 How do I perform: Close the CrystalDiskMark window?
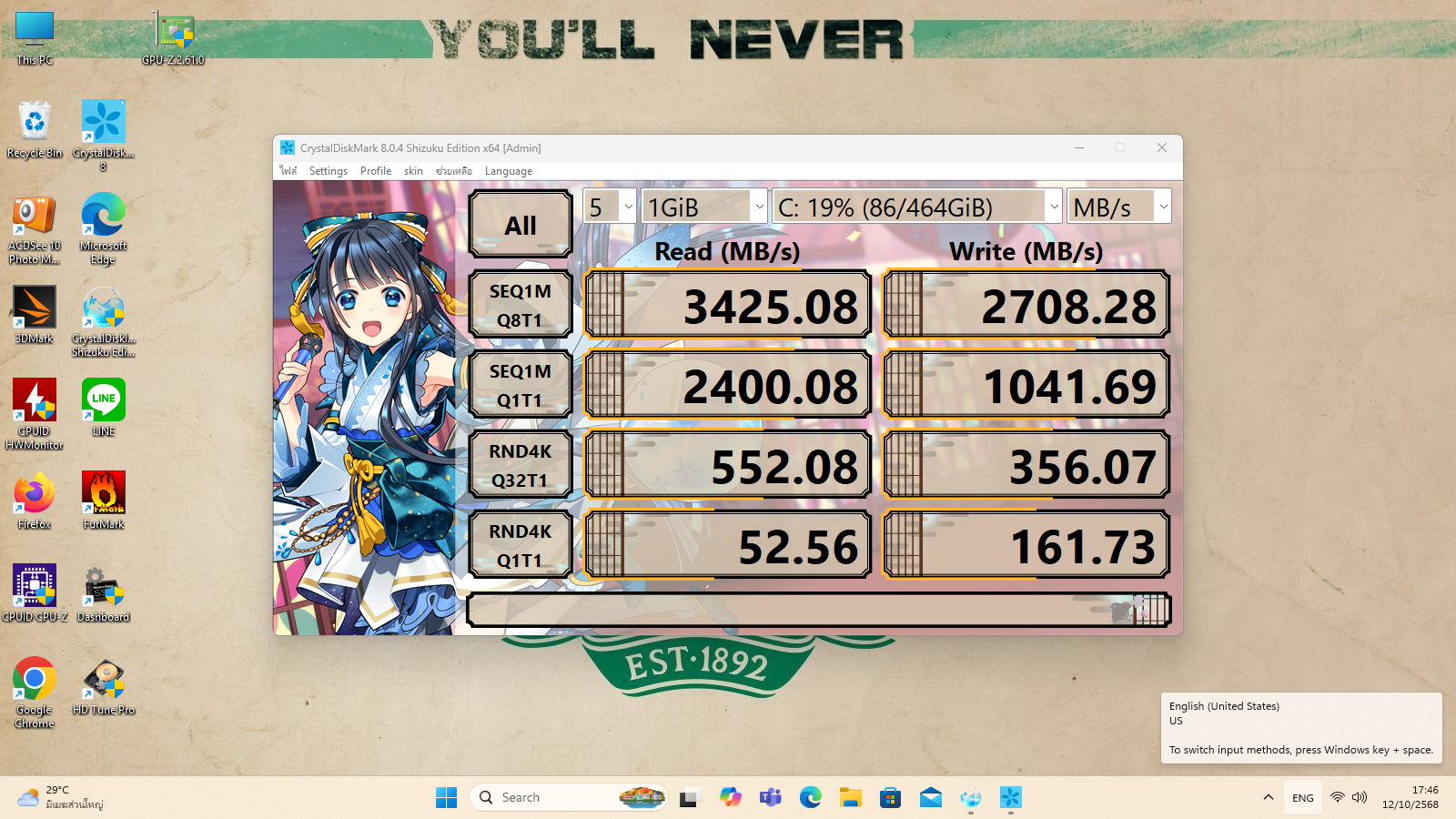coord(1162,147)
